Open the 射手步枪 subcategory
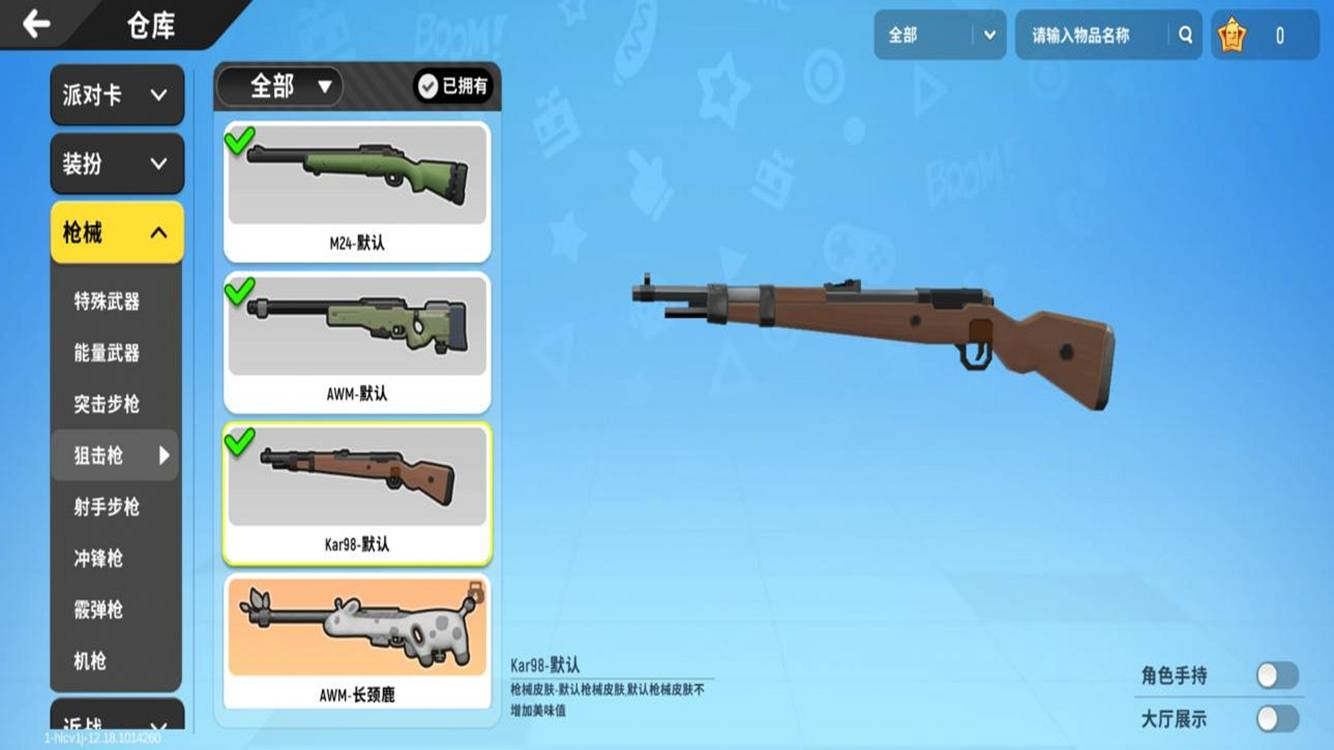 point(107,507)
